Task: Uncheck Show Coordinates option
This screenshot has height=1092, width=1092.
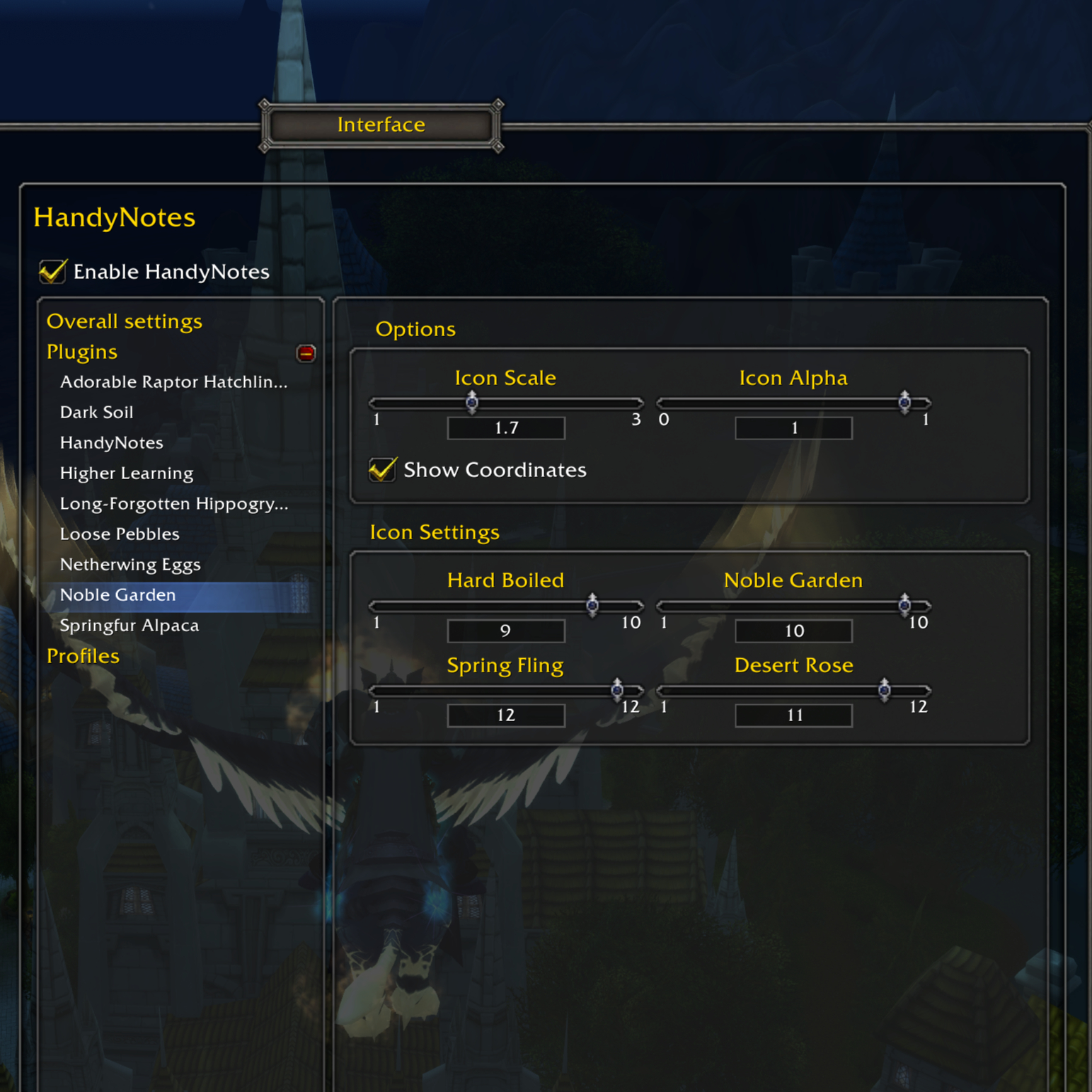Action: [x=382, y=470]
